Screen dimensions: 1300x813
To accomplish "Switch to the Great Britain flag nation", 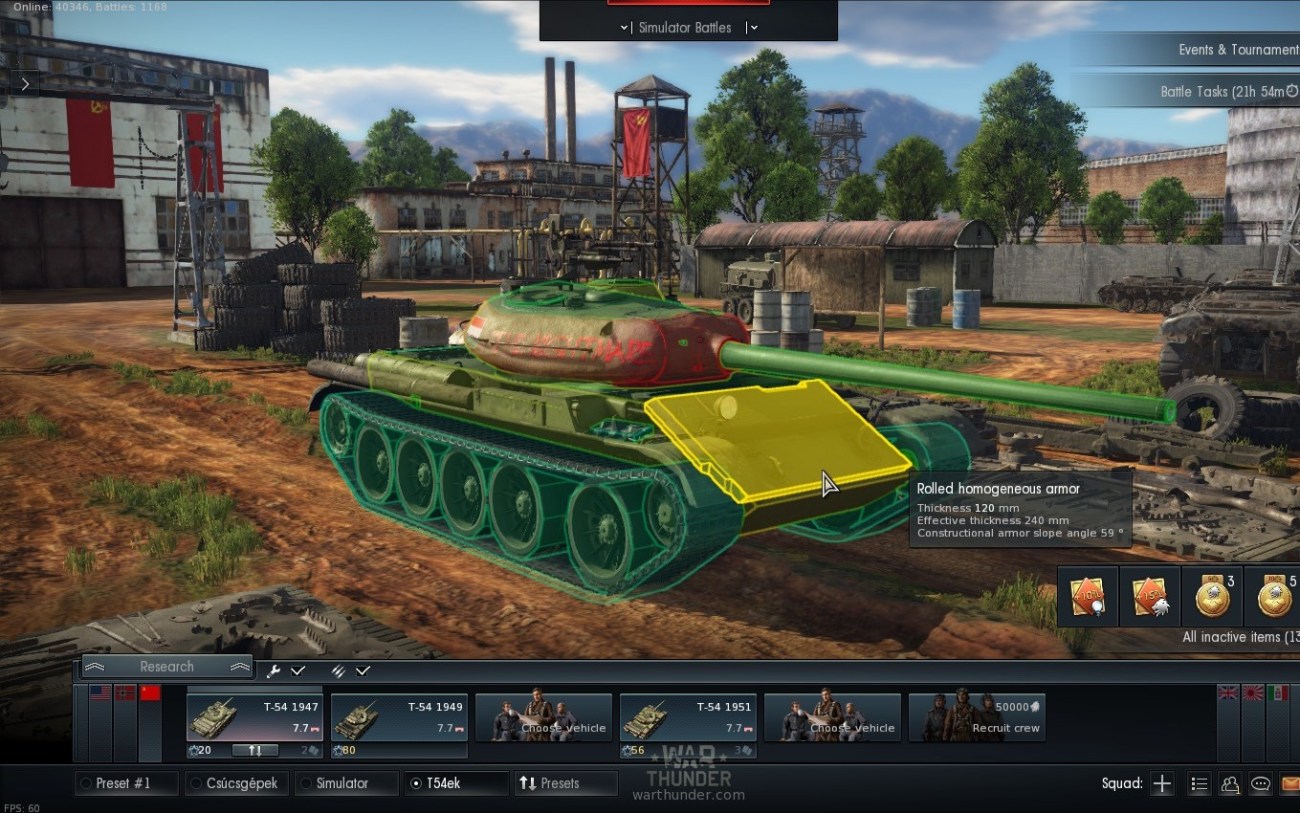I will [x=1228, y=693].
